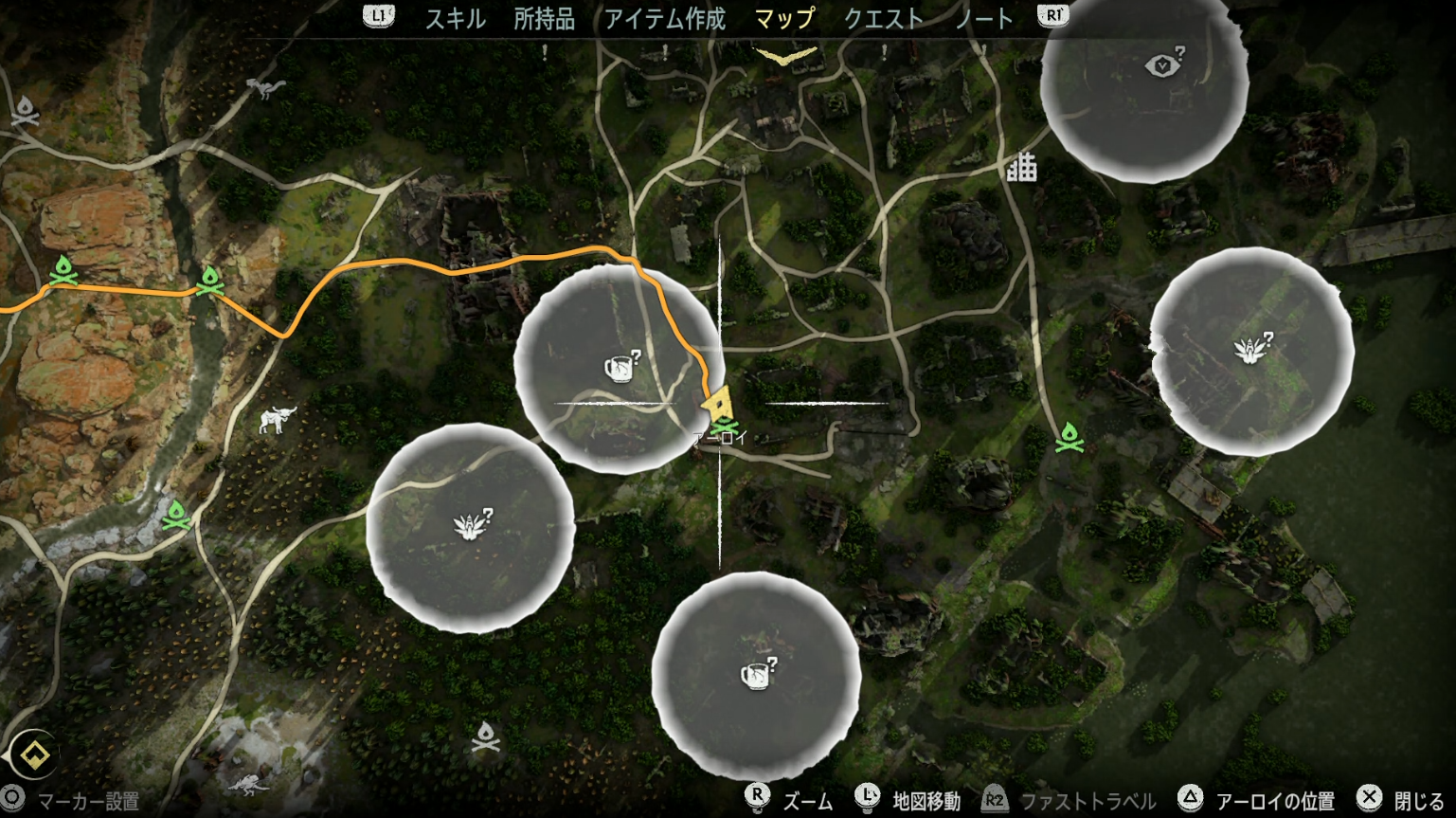
Task: Pick the crouching lizard-like machine site marker
Action: 248,783
